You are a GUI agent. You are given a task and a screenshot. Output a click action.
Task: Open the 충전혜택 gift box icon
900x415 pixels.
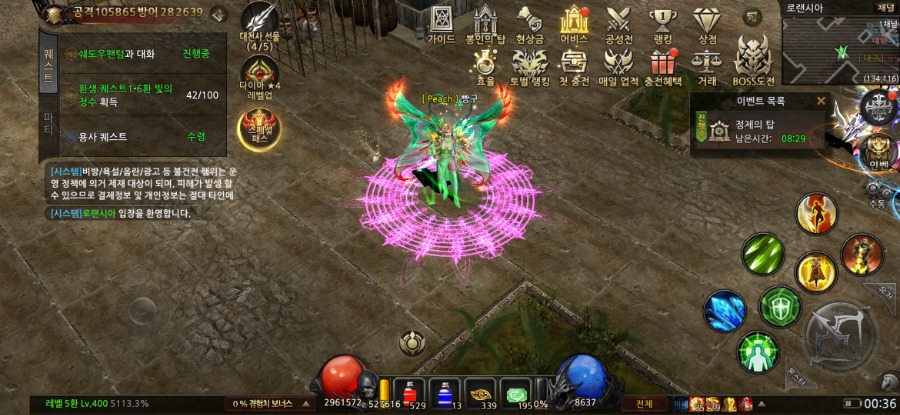[x=663, y=64]
